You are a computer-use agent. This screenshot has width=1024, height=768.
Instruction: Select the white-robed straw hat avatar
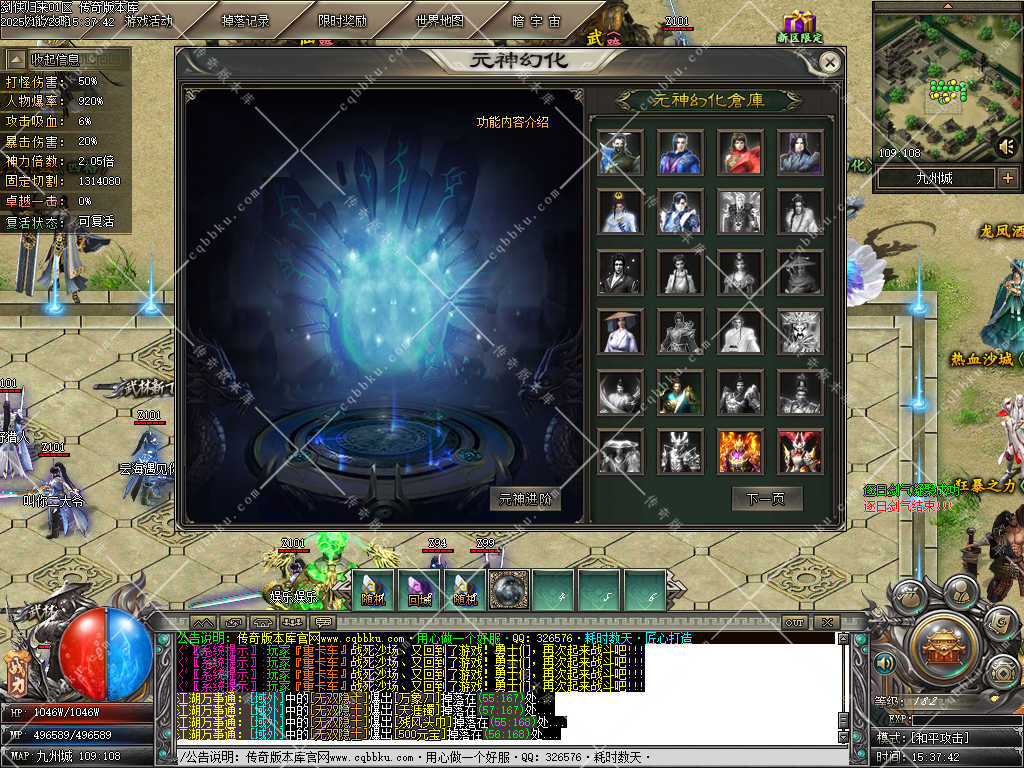[620, 332]
